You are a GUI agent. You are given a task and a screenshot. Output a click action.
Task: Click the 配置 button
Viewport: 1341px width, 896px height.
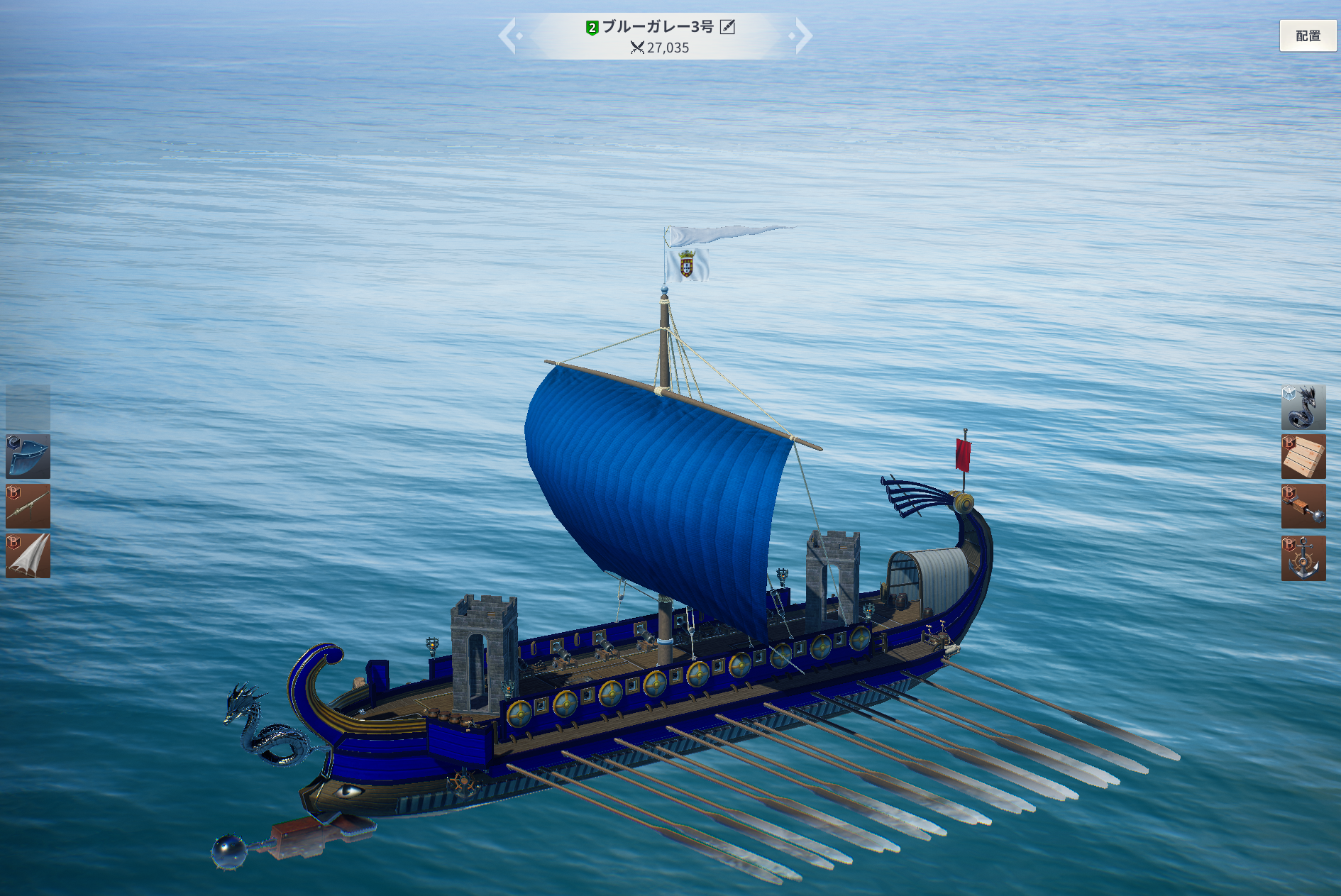pos(1307,35)
